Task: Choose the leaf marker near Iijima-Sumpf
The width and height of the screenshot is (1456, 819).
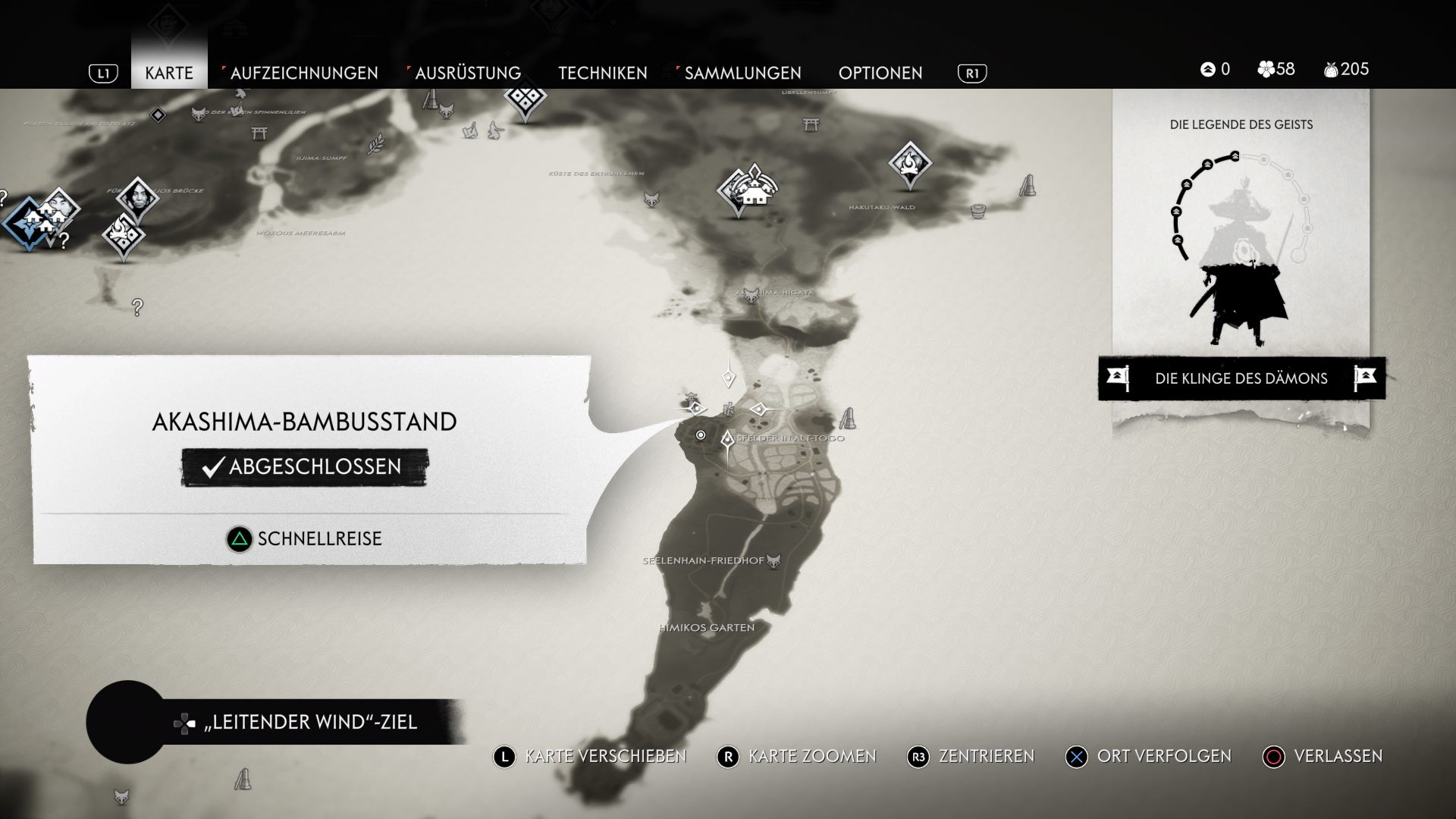Action: (375, 143)
